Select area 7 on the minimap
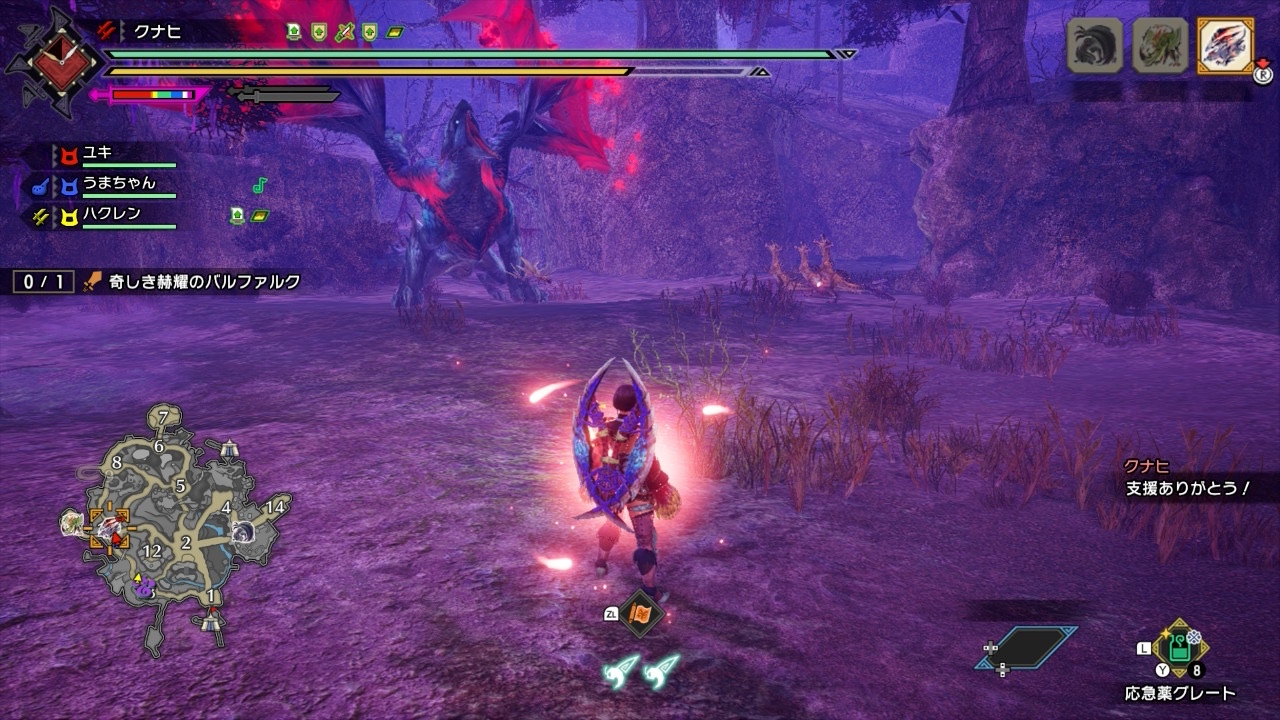 163,416
